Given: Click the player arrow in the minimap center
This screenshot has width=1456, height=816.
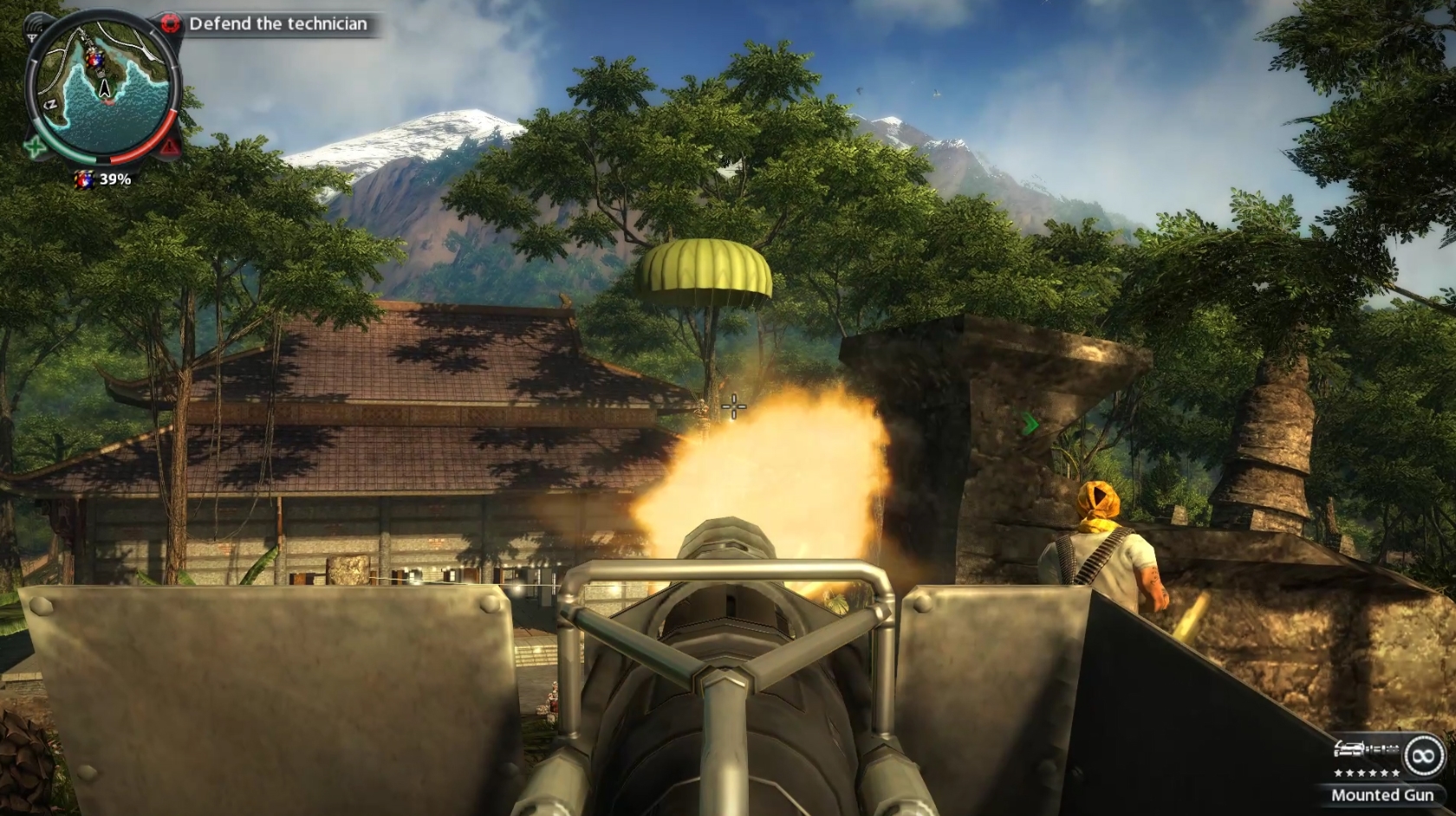Looking at the screenshot, I should pos(104,87).
